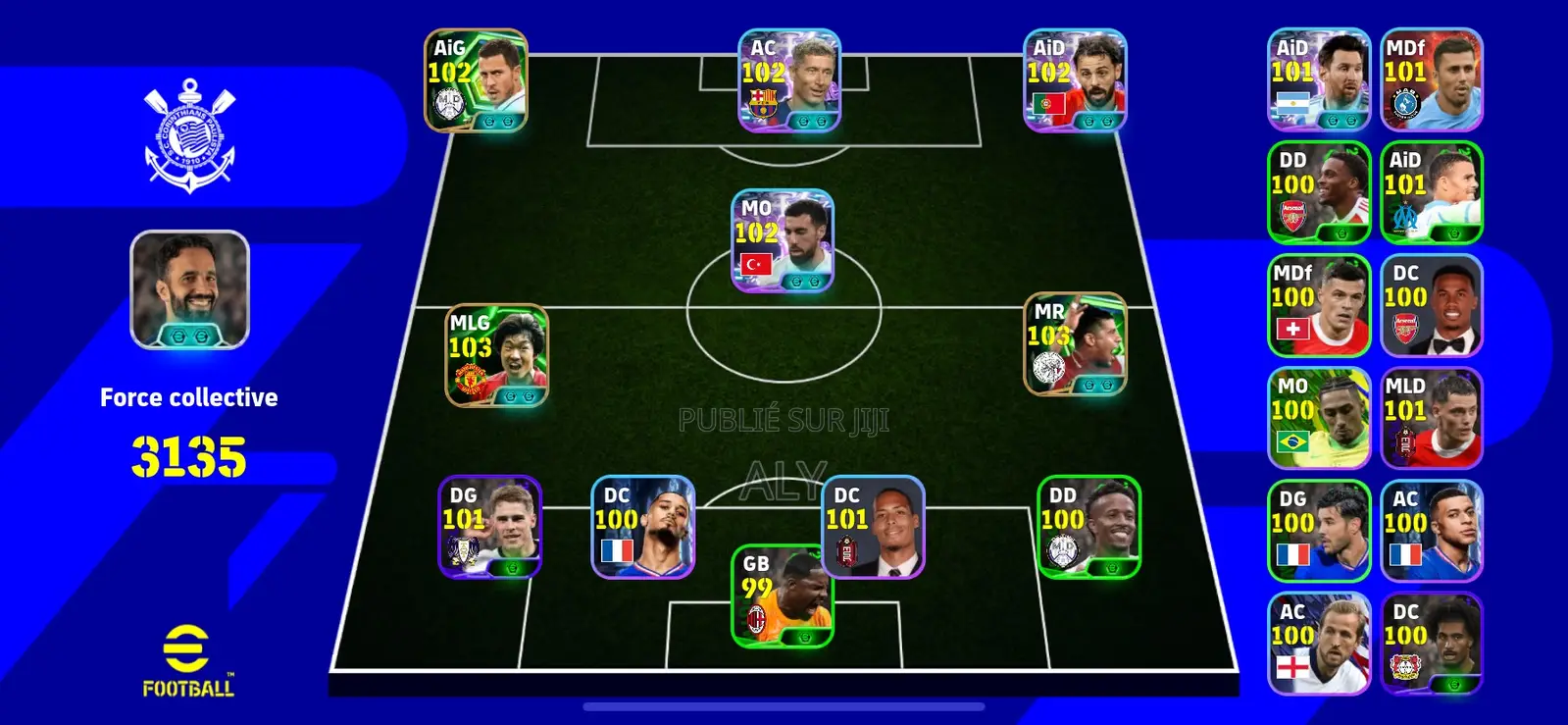Pick bench MO 100 card with Brazil flag
1568x725 pixels.
tap(1319, 419)
